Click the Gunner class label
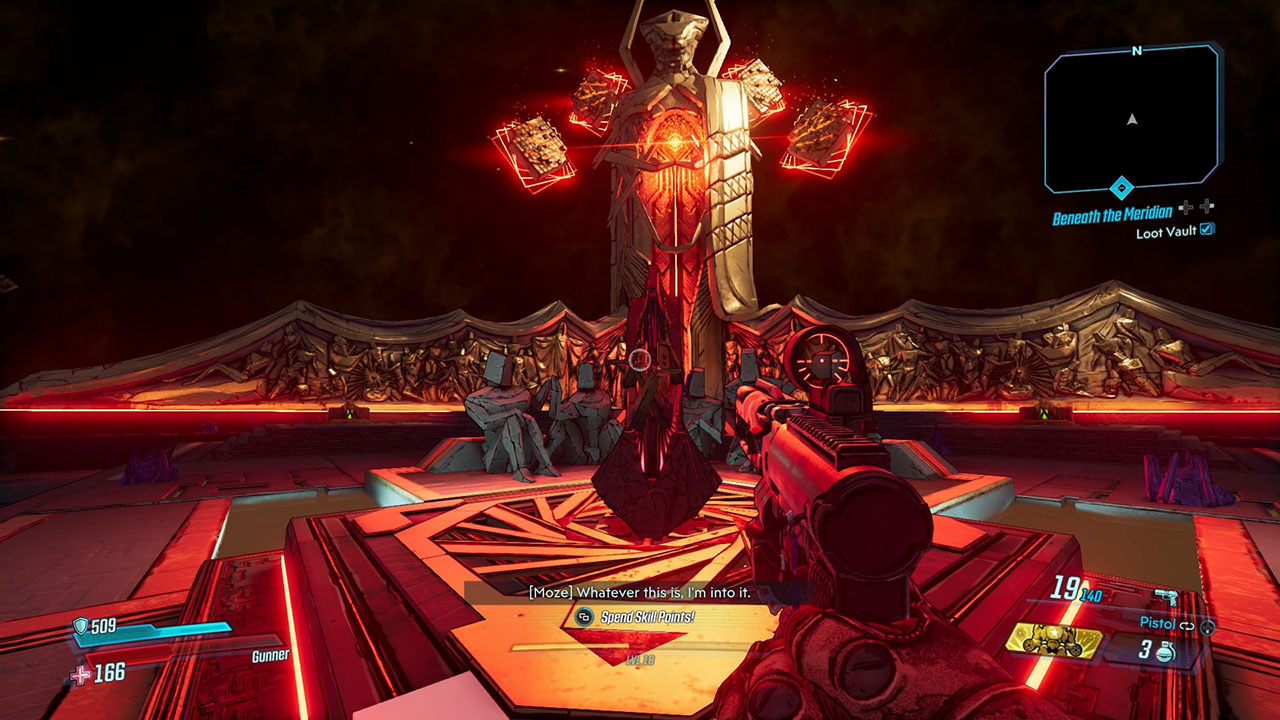The height and width of the screenshot is (720, 1280). click(271, 655)
